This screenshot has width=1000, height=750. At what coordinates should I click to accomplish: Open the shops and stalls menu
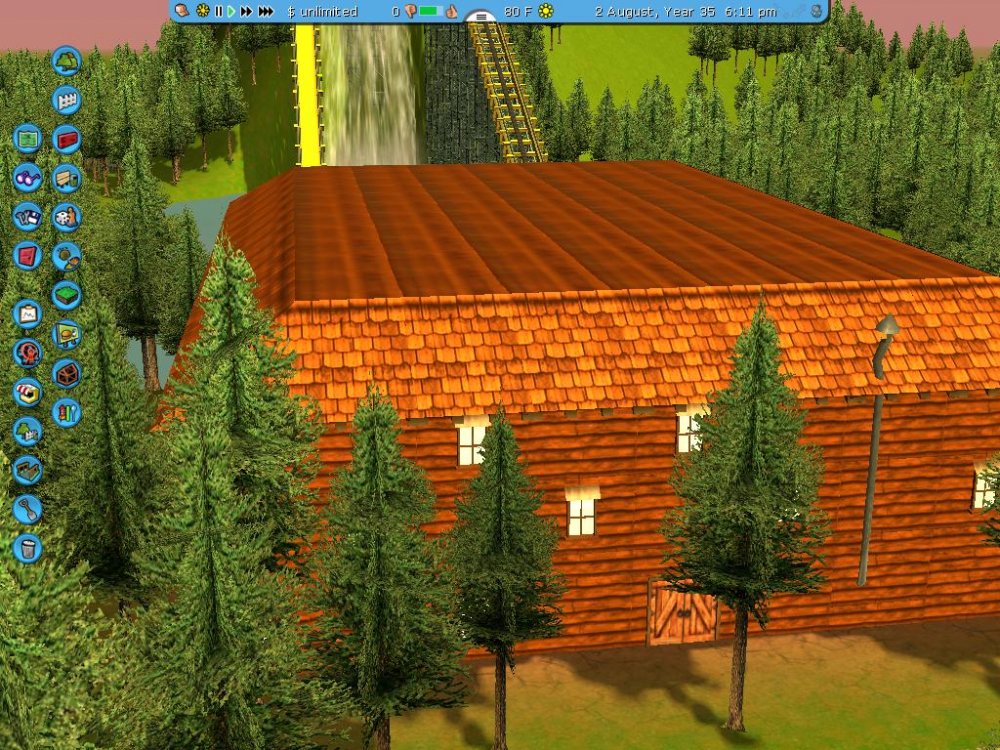pos(27,392)
